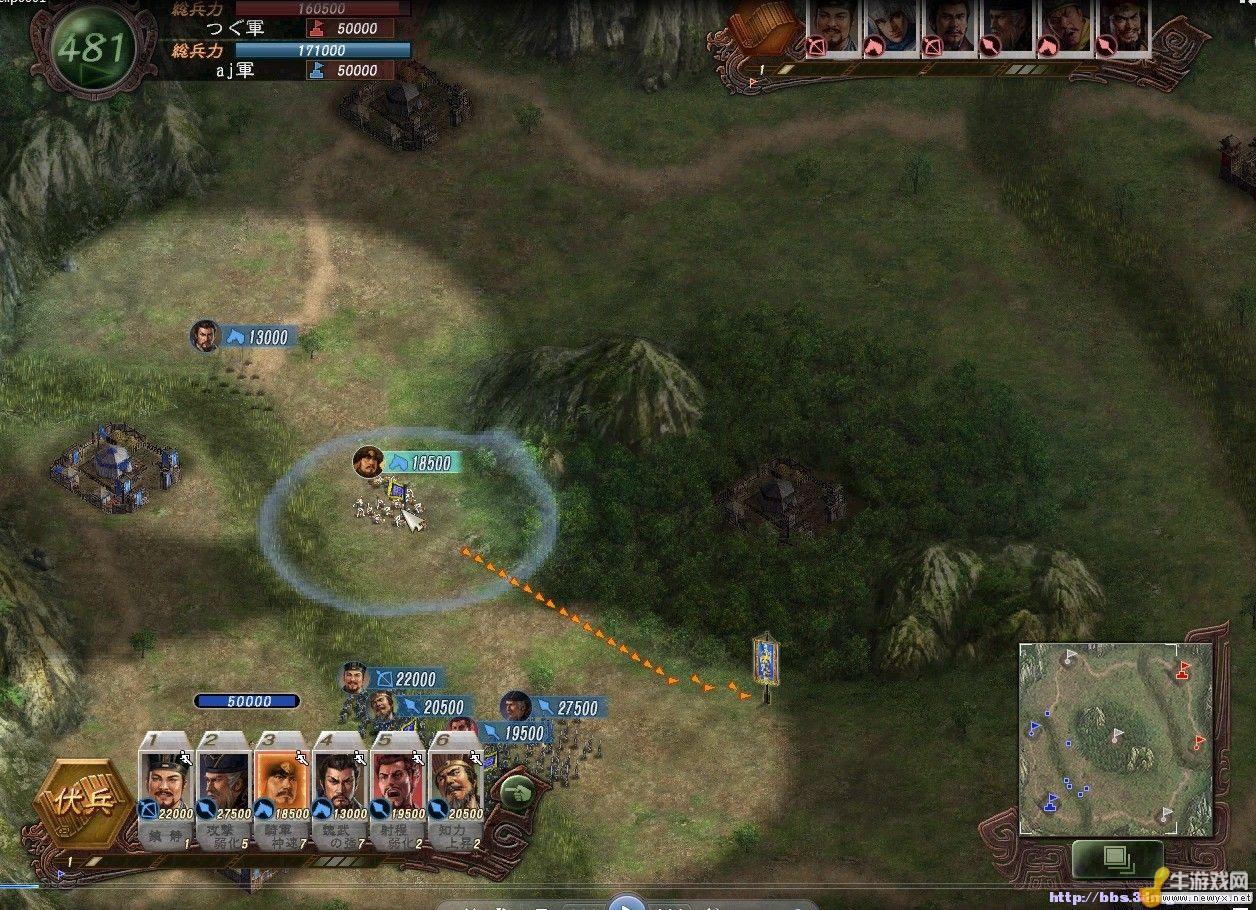1256x910 pixels.
Task: Click the white-hooded enemy general portrait
Action: click(891, 27)
